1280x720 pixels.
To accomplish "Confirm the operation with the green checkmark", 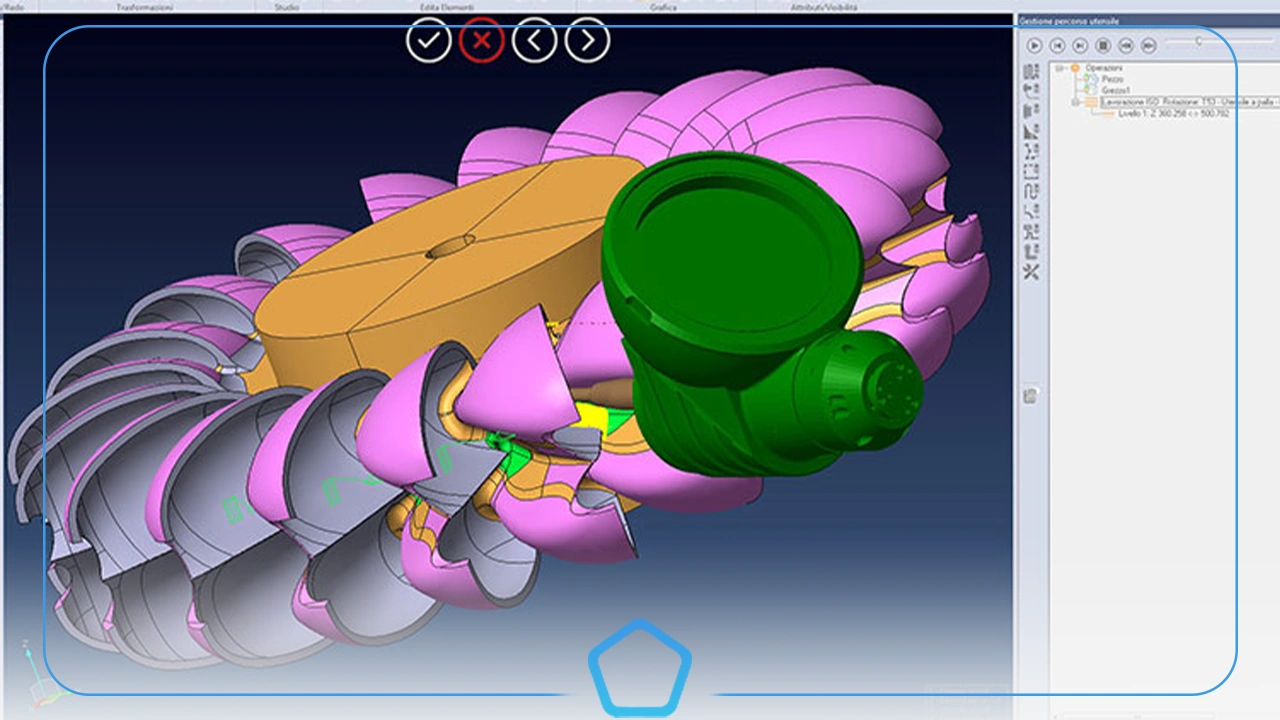I will (x=429, y=40).
